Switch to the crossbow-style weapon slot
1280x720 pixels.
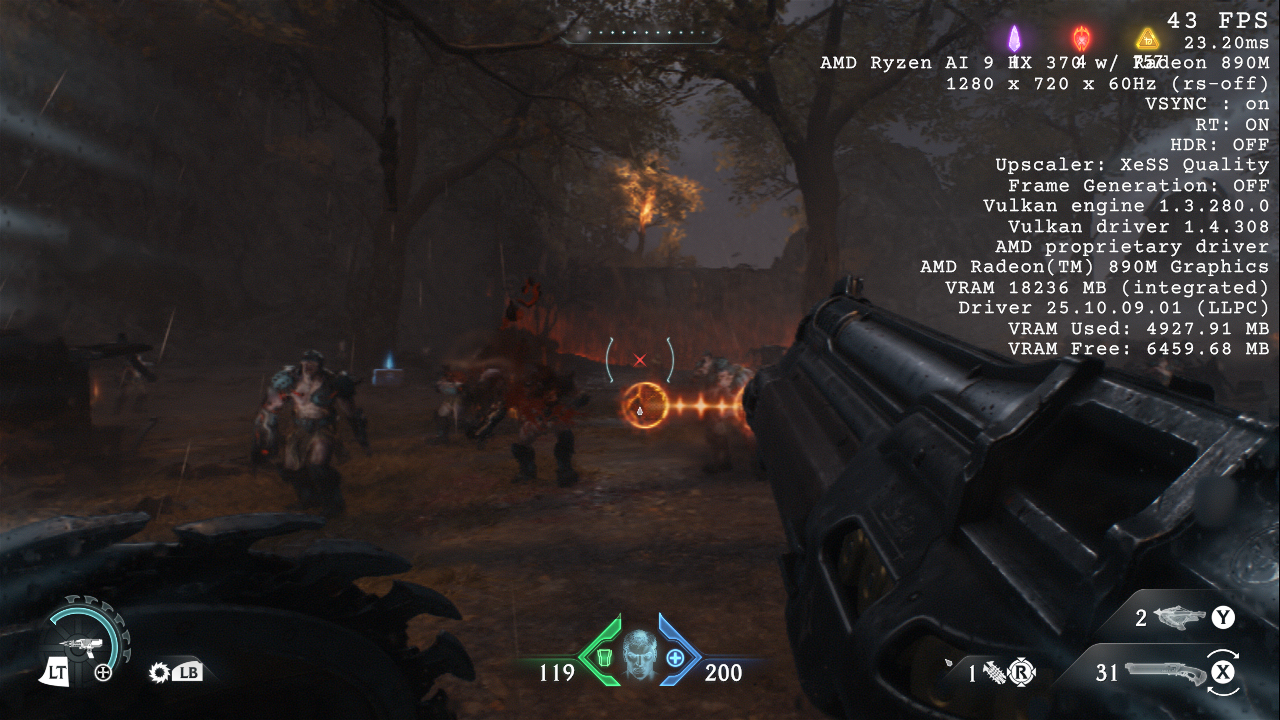1181,618
